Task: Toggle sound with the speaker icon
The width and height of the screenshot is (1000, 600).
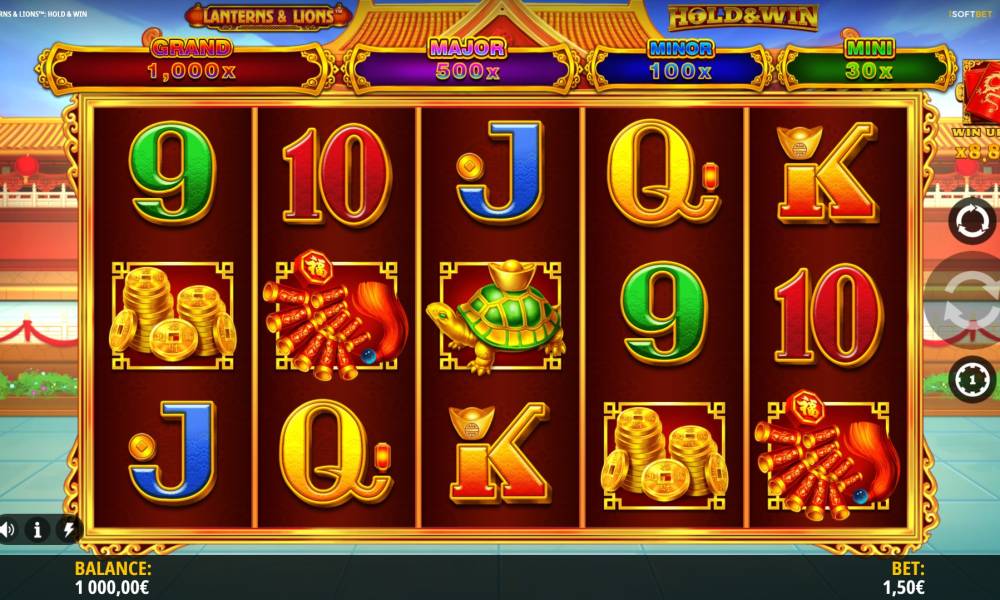Action: click(x=6, y=529)
